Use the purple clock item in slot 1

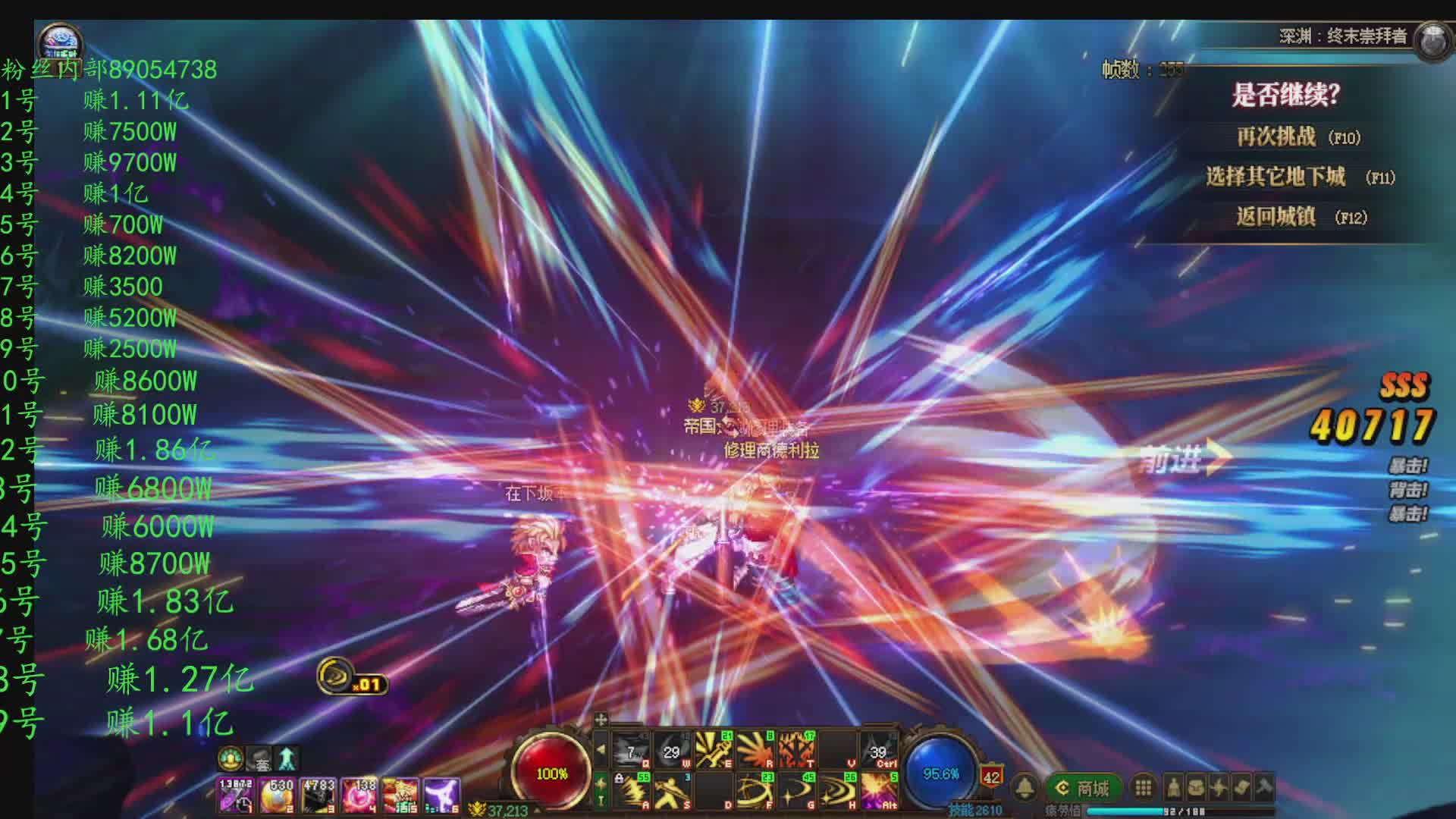(236, 795)
